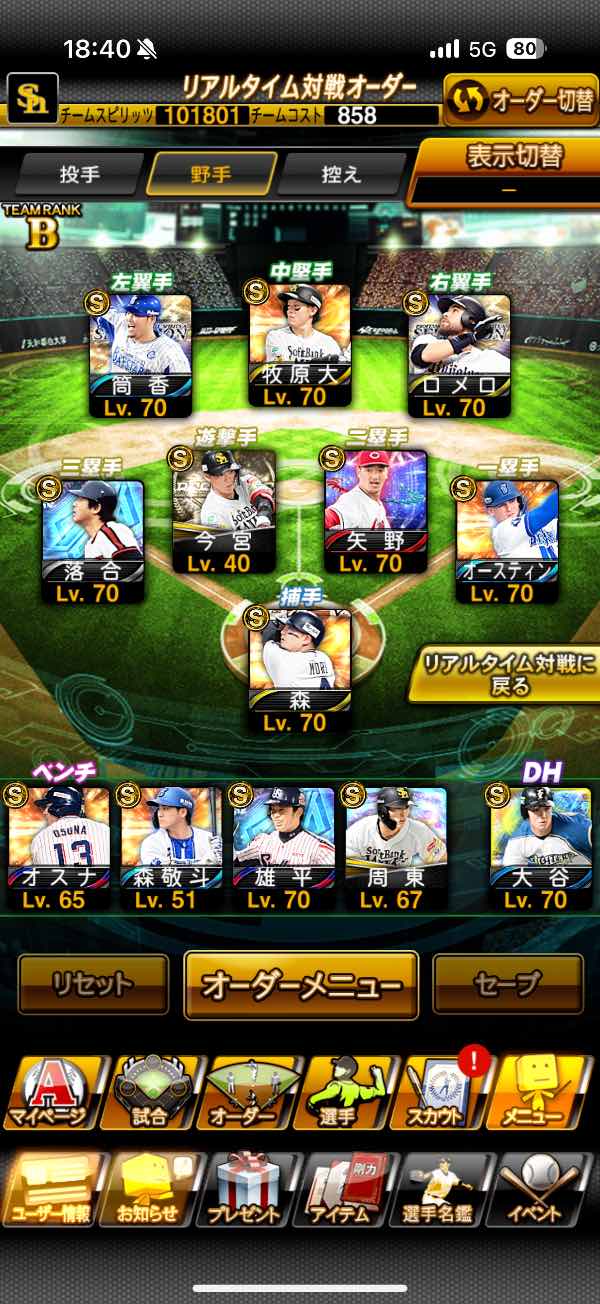This screenshot has width=600, height=1304.
Task: Choose center fielder 牧原大 card
Action: tap(299, 346)
